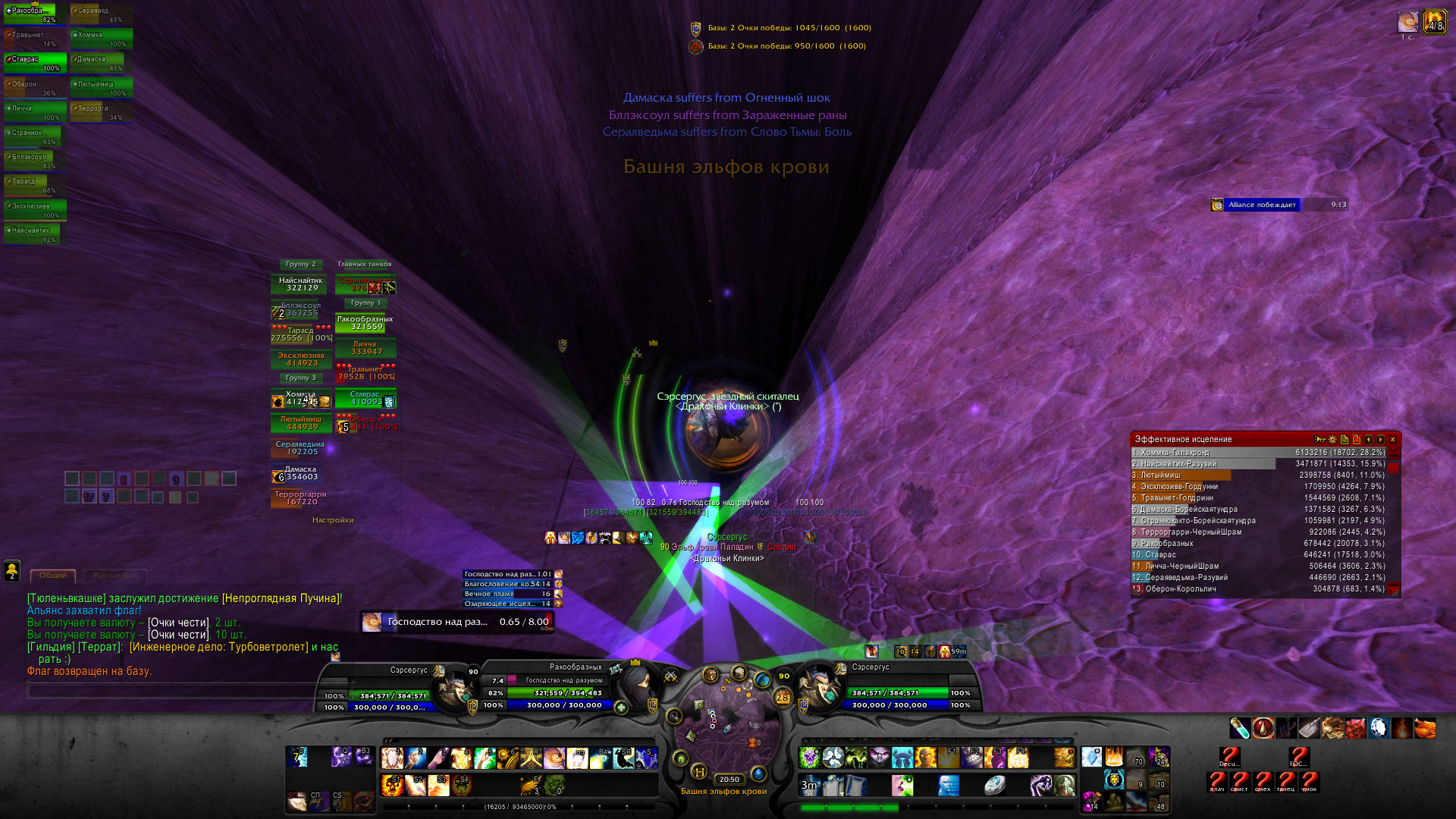Screen dimensions: 1456x819
Task: Open the Настройки raid frame settings
Action: (333, 520)
